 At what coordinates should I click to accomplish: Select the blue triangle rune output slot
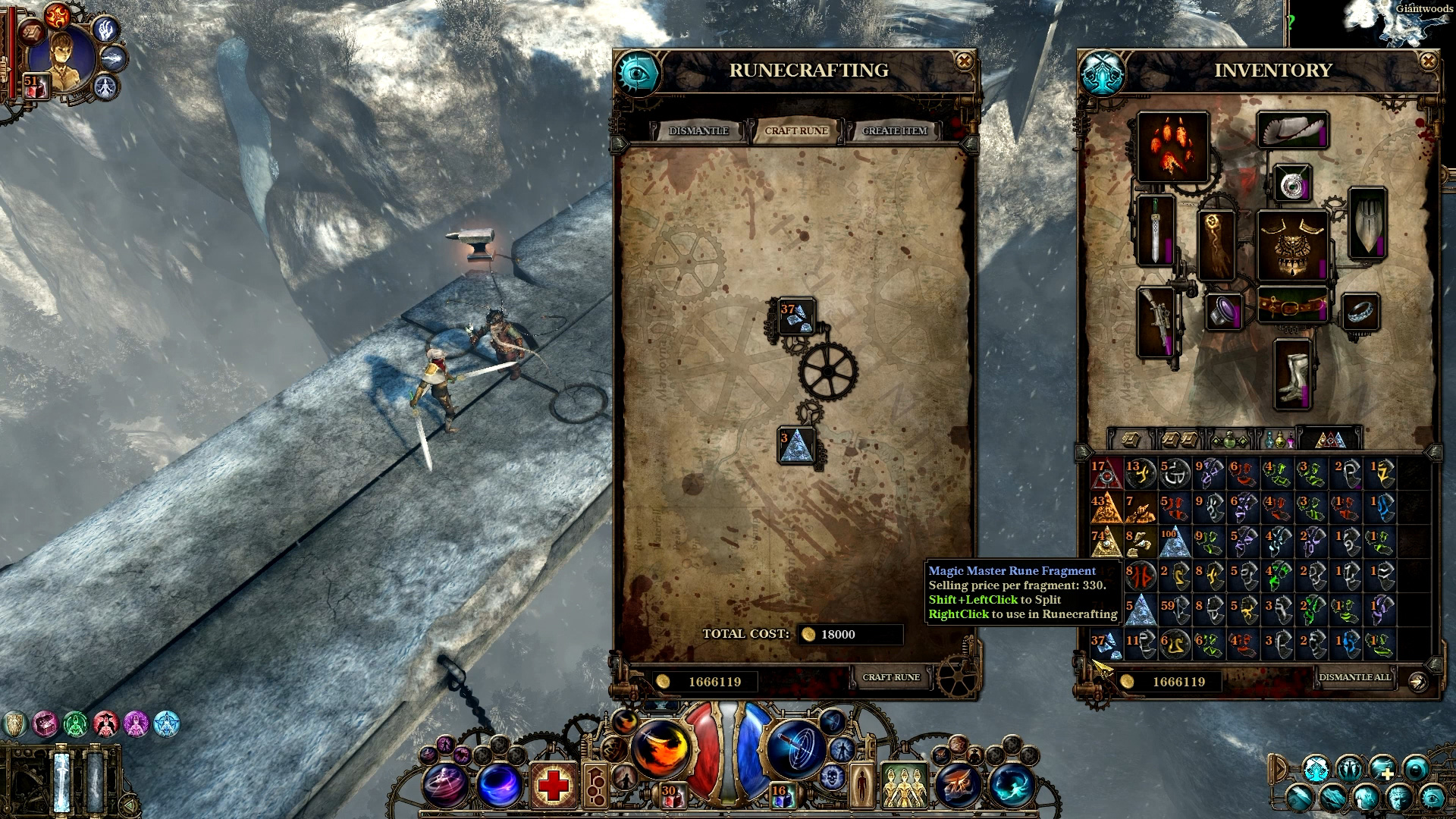pos(796,445)
